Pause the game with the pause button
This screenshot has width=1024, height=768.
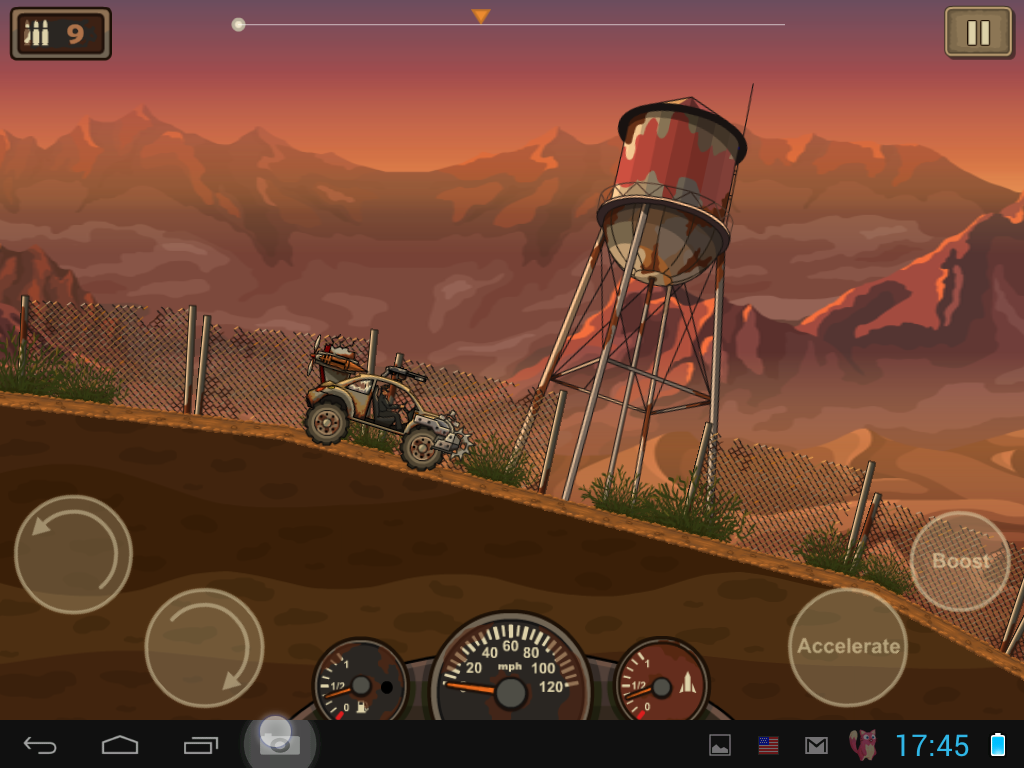(977, 33)
